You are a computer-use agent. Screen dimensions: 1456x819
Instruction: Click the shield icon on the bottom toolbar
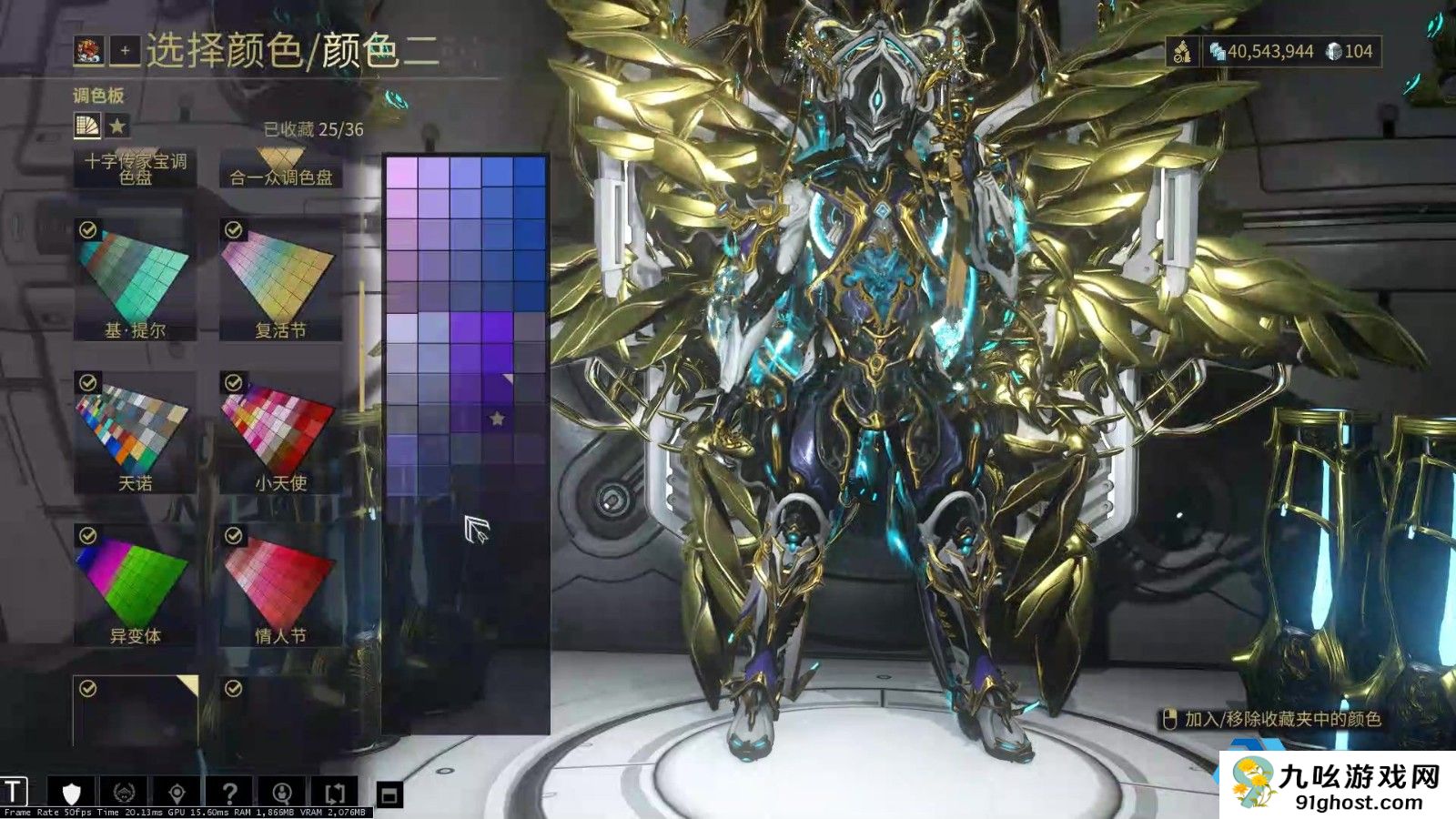click(x=73, y=792)
